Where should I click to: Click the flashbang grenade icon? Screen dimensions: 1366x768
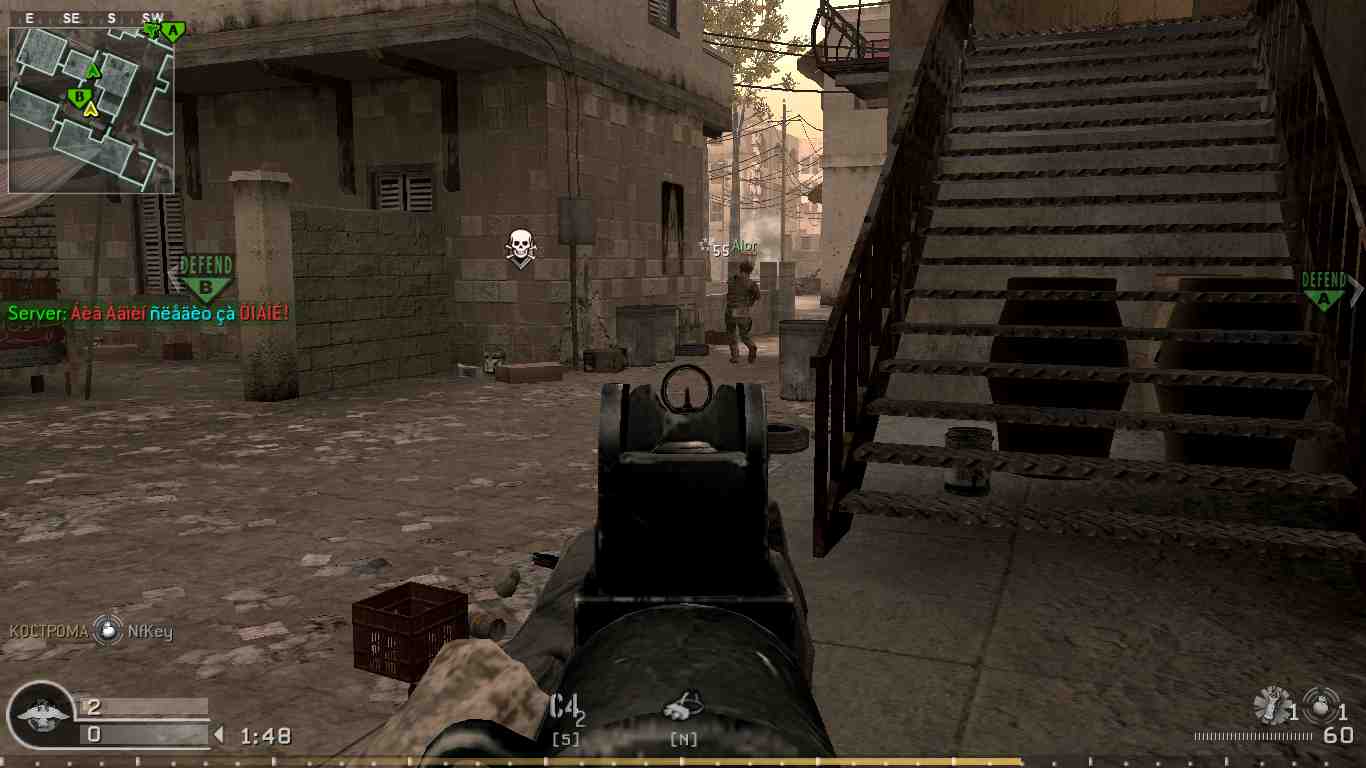tap(1272, 703)
